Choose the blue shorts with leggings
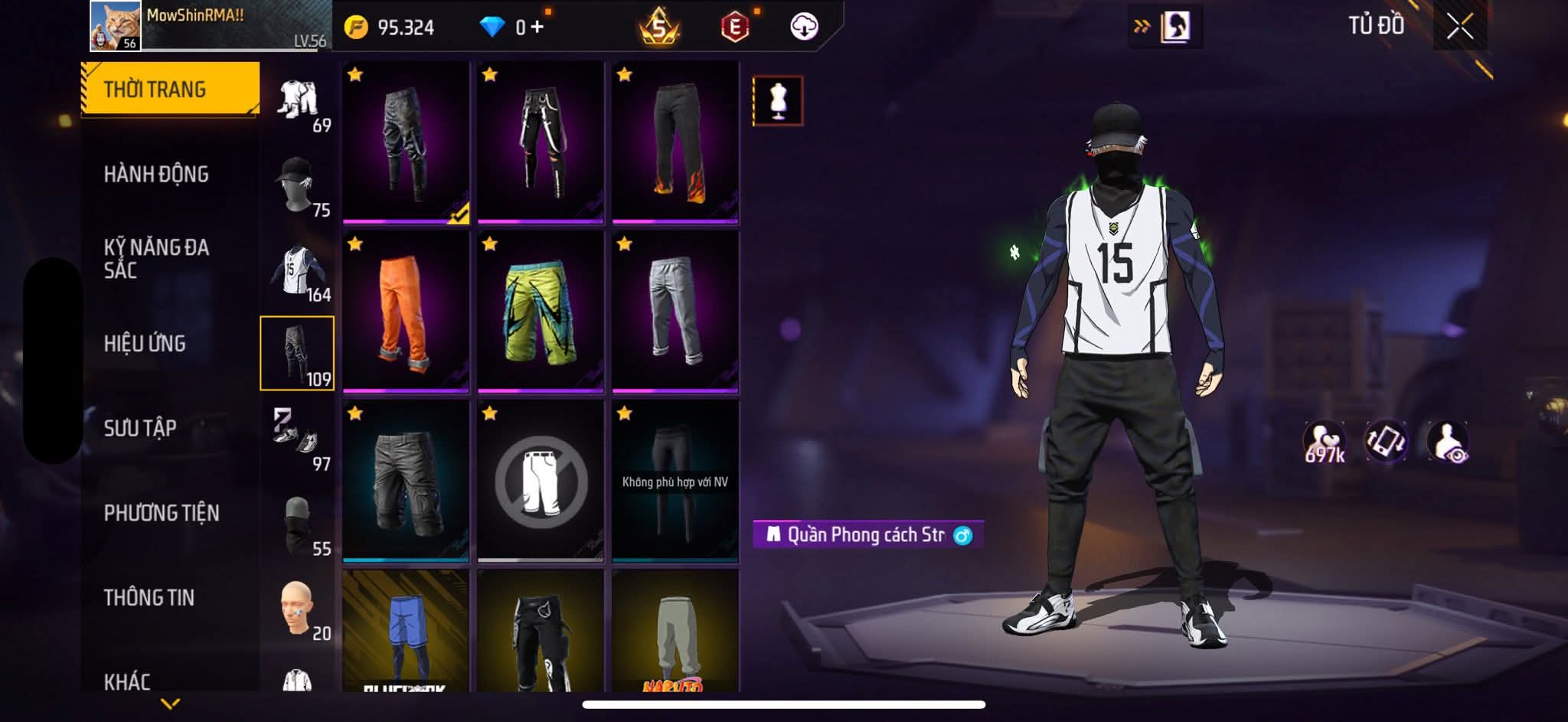This screenshot has width=1568, height=722. coord(405,631)
